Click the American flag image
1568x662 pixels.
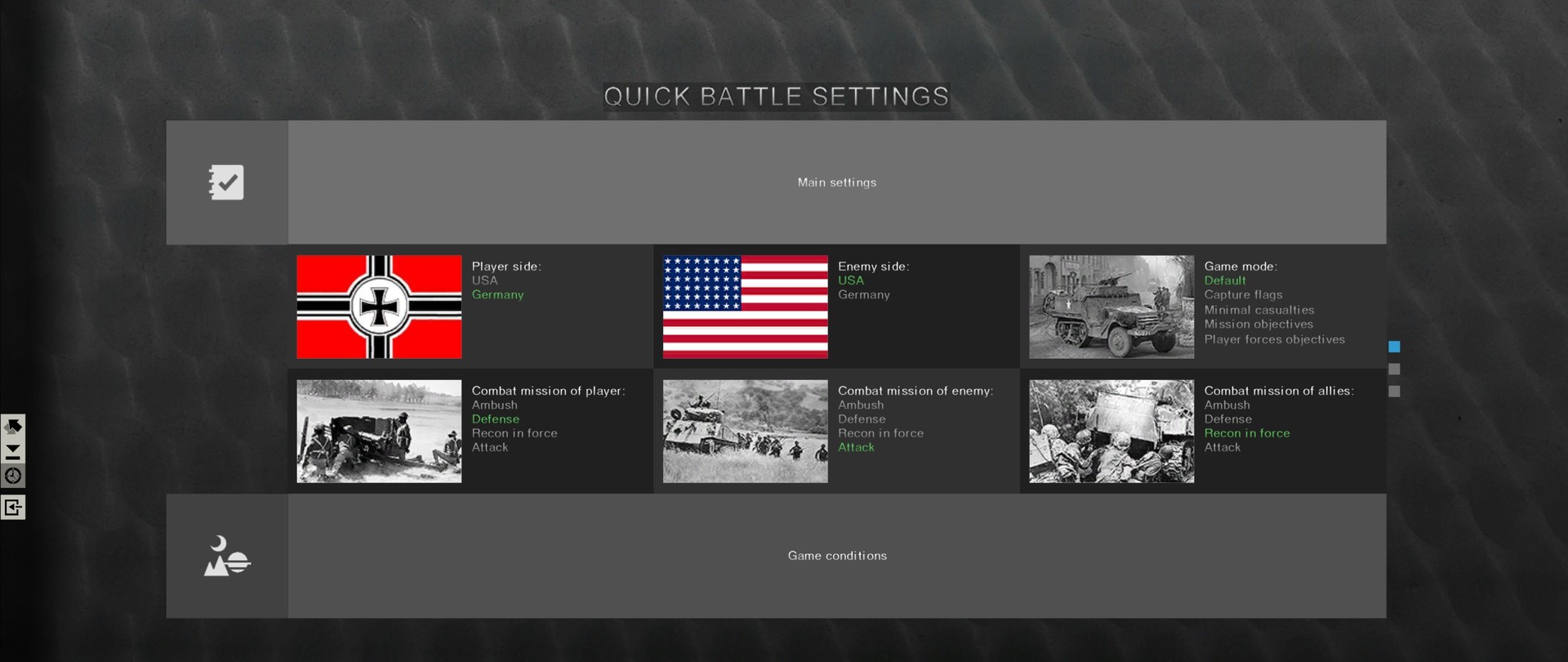(x=744, y=306)
